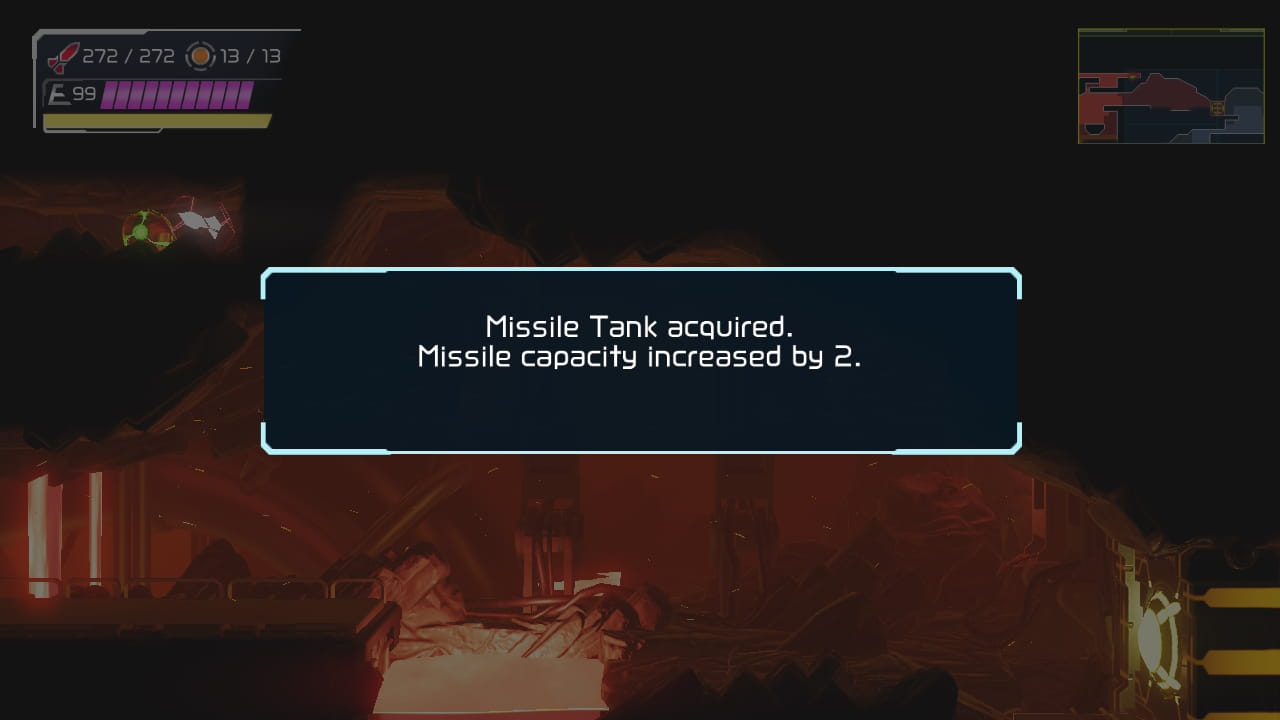
Task: Click the Power Bomb icon near the missile counter
Action: point(200,56)
